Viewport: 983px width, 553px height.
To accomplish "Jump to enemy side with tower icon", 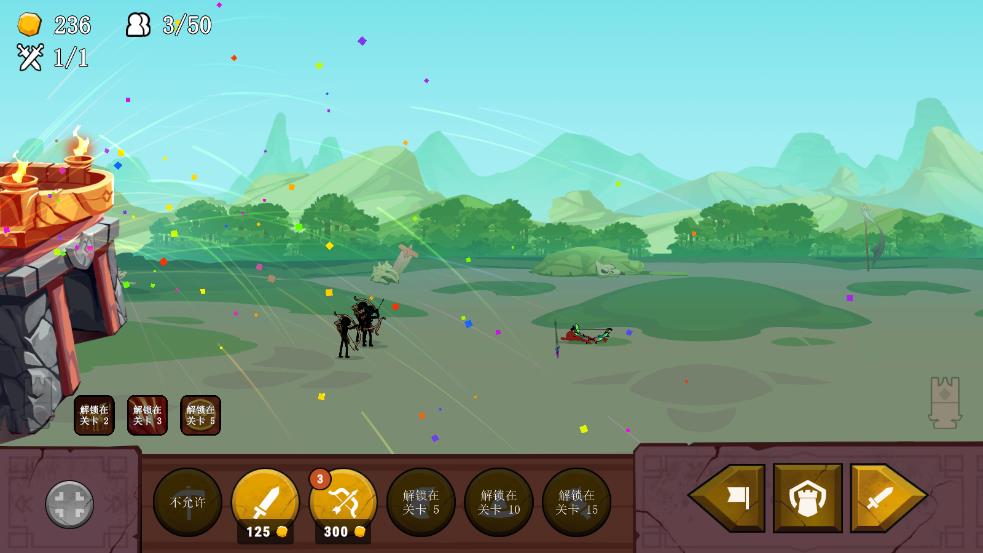I will tap(945, 402).
